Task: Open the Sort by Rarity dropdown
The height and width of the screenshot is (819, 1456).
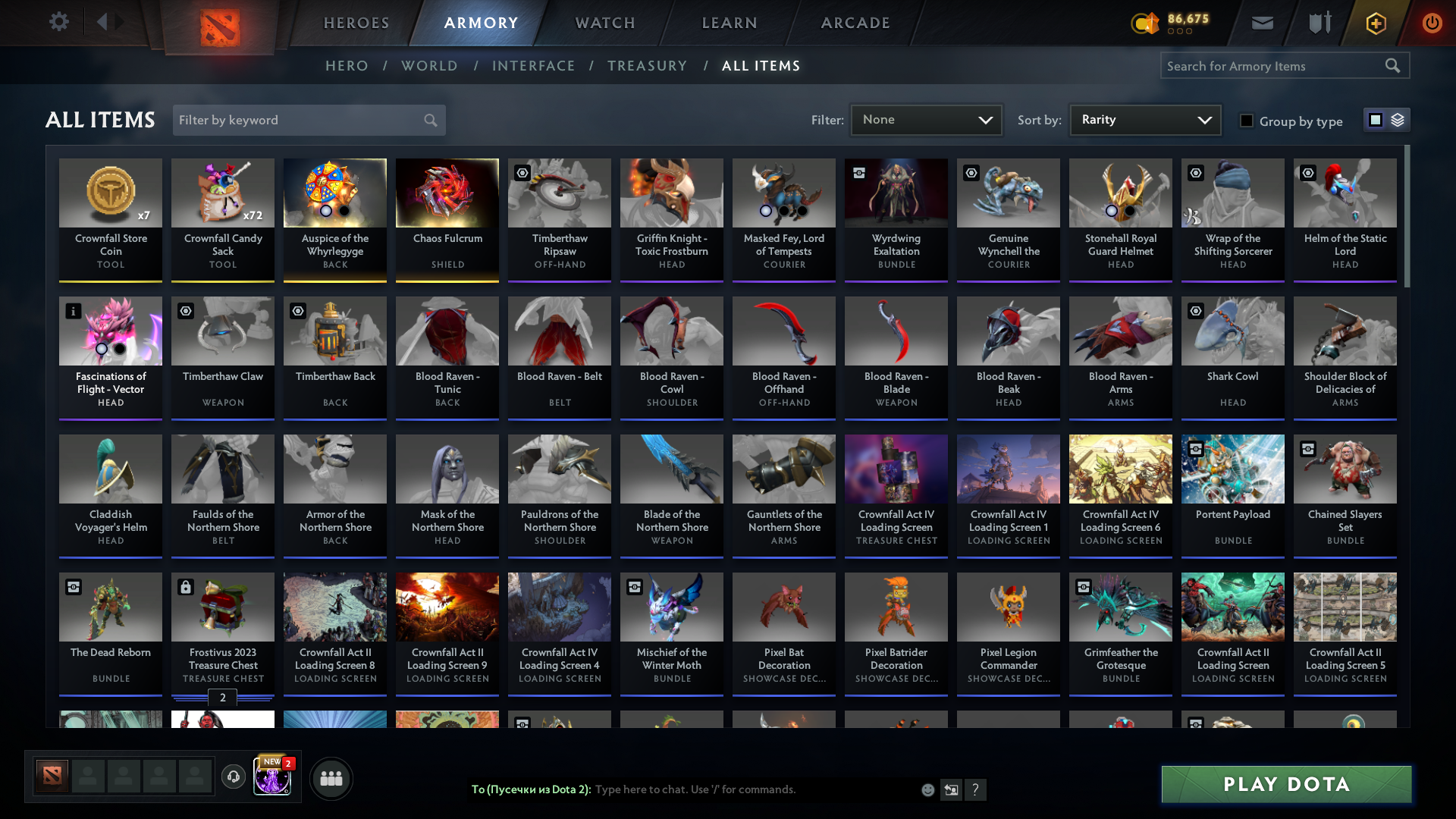Action: coord(1144,119)
